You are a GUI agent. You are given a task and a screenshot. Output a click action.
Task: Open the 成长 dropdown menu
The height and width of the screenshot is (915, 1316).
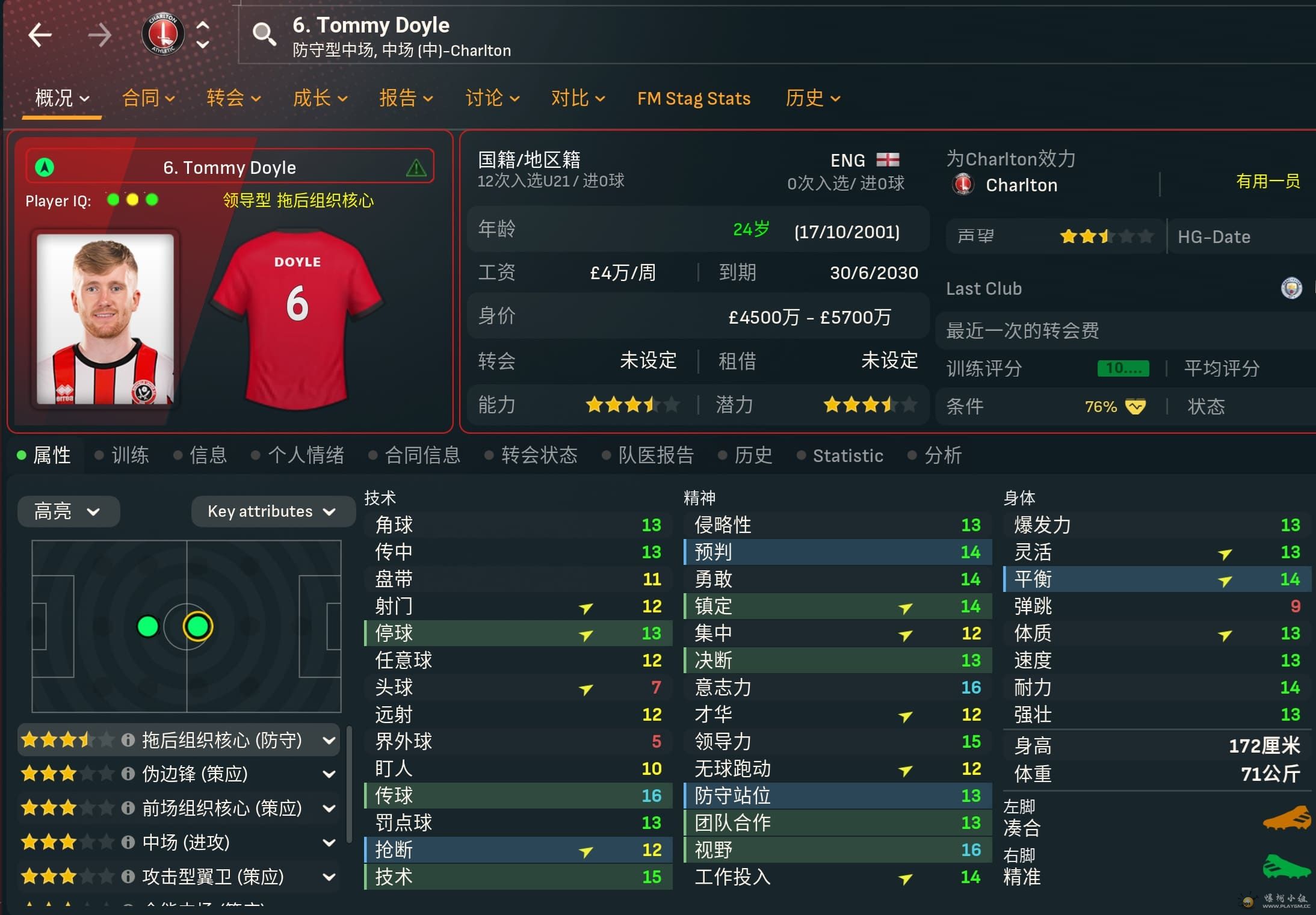[320, 98]
